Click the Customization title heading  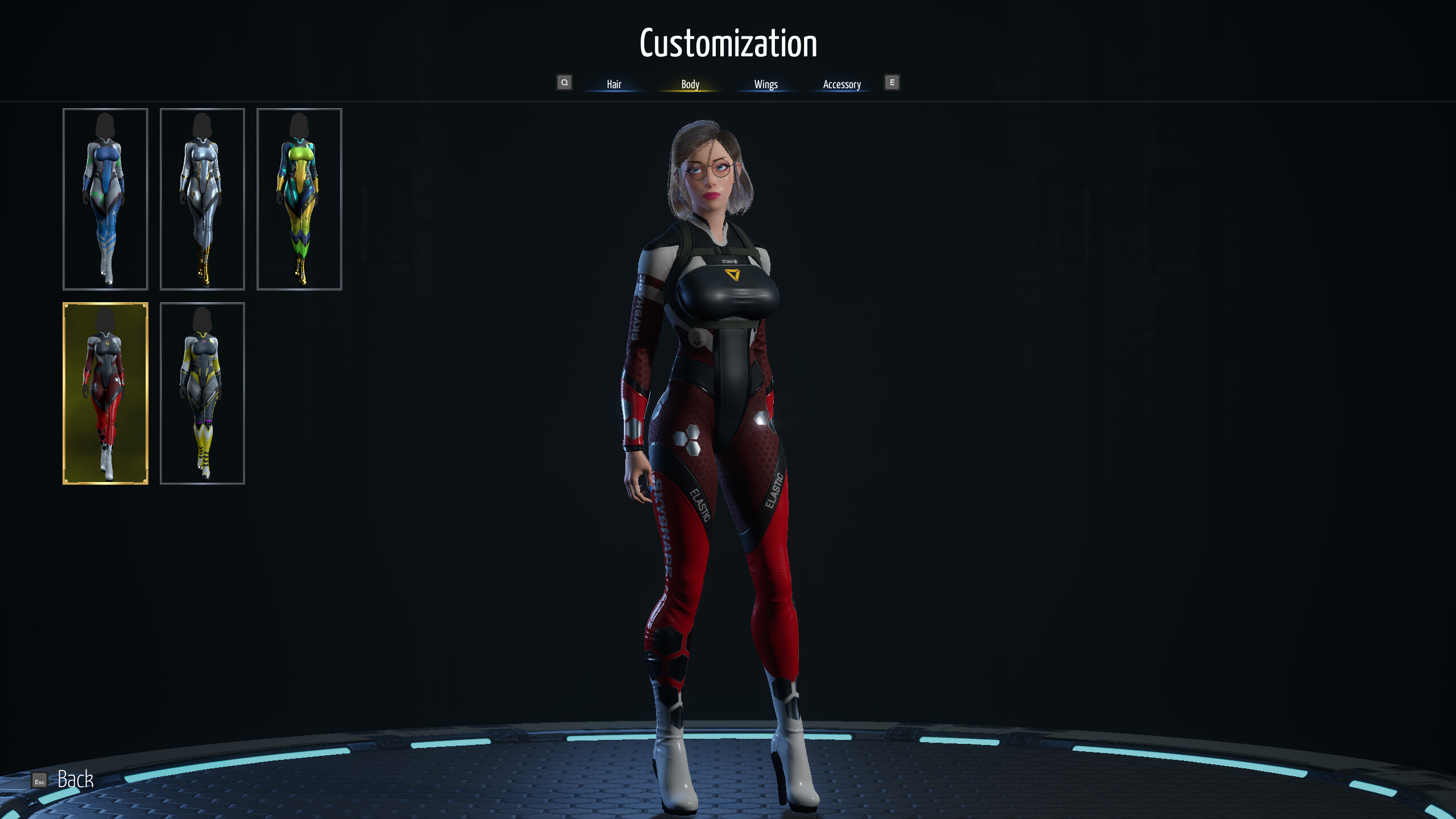[x=729, y=43]
